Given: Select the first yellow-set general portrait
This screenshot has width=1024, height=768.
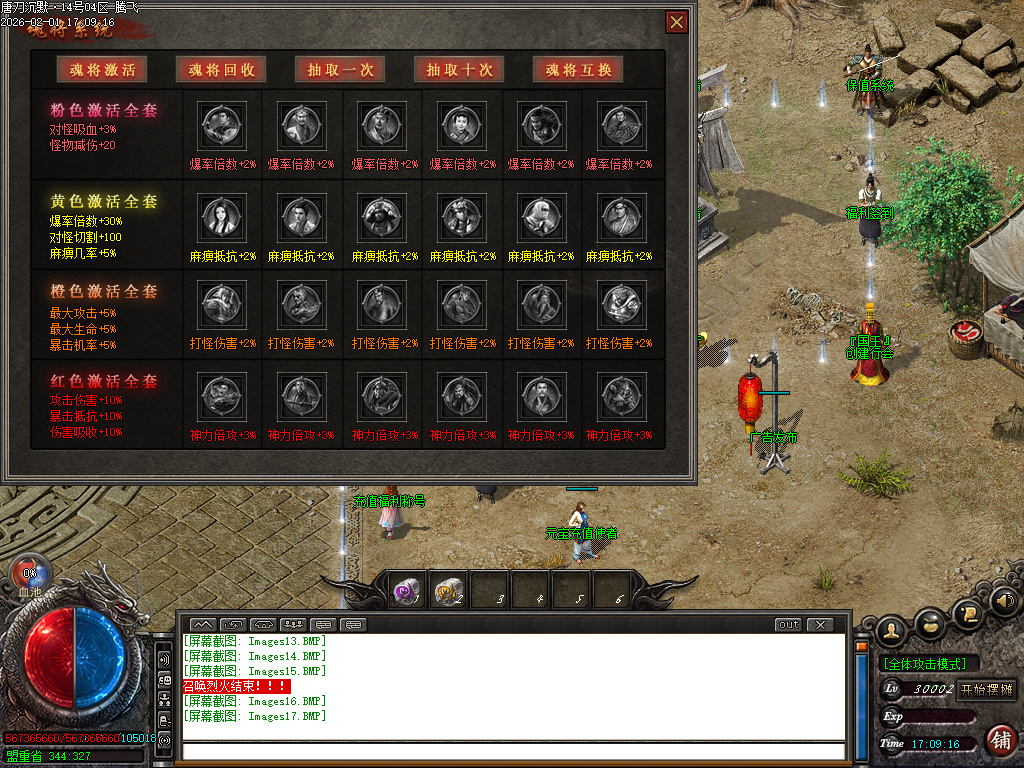Looking at the screenshot, I should (219, 217).
